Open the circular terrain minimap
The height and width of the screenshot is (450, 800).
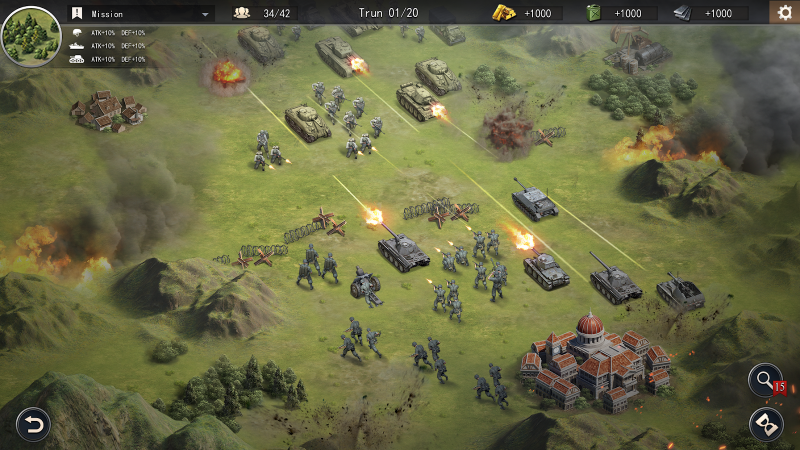pyautogui.click(x=31, y=35)
